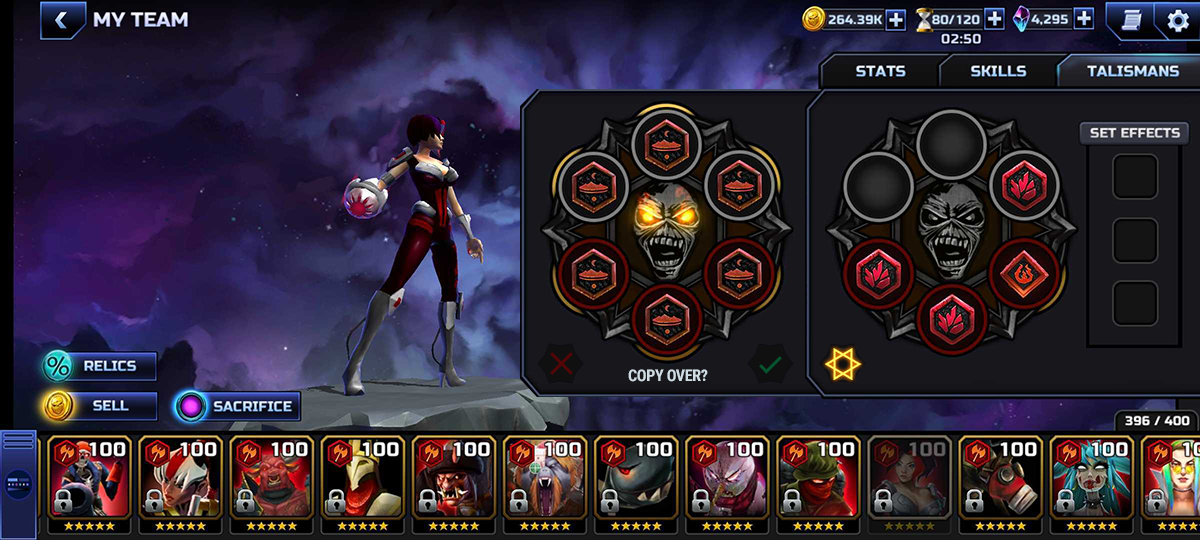Sell the selected character
Viewport: 1200px width, 540px height.
(100, 406)
